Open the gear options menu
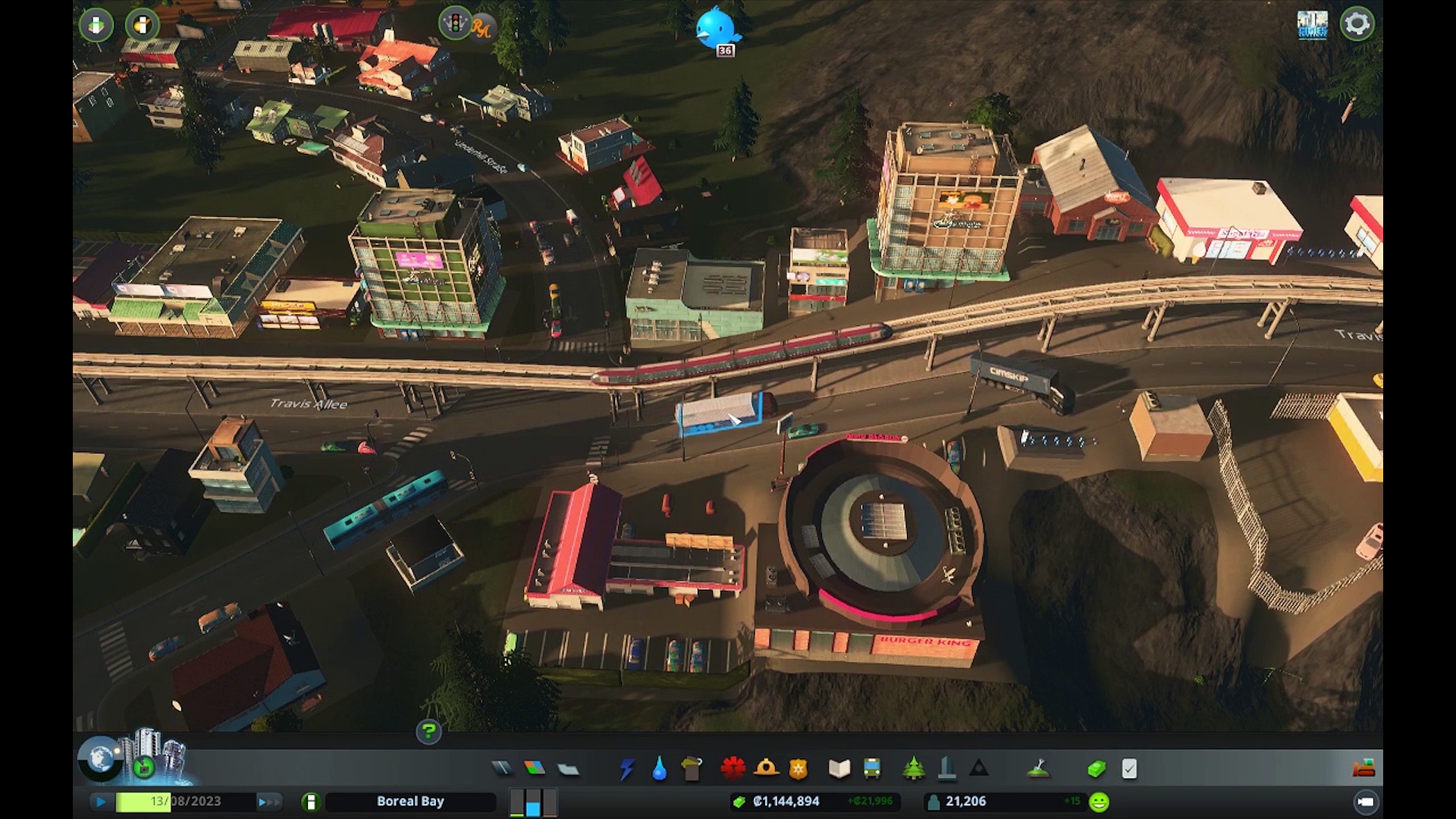The width and height of the screenshot is (1456, 819). point(1357,24)
